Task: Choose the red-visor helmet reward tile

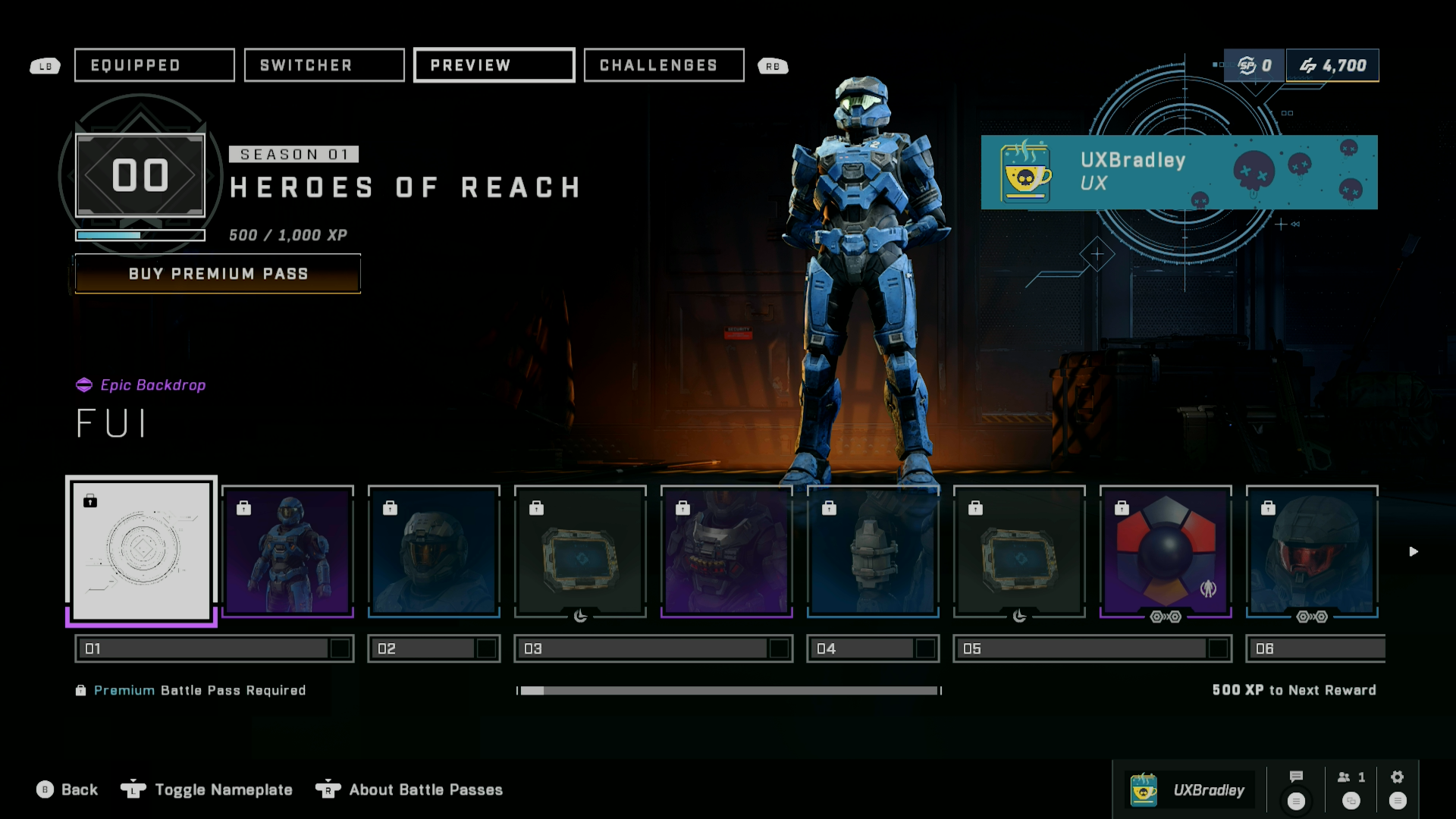Action: [1312, 551]
